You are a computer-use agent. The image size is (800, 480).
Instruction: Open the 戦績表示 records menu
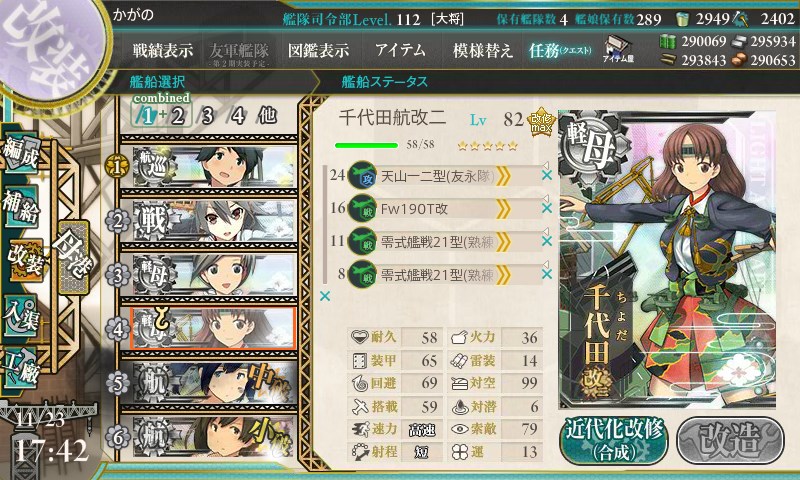[x=164, y=50]
